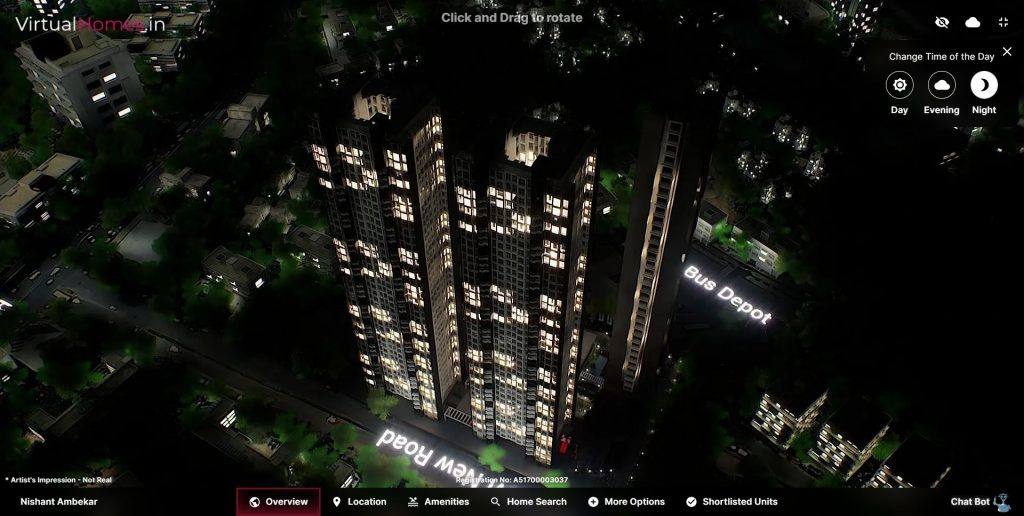
Task: Toggle the crossed-eye hide interface icon
Action: [x=942, y=22]
